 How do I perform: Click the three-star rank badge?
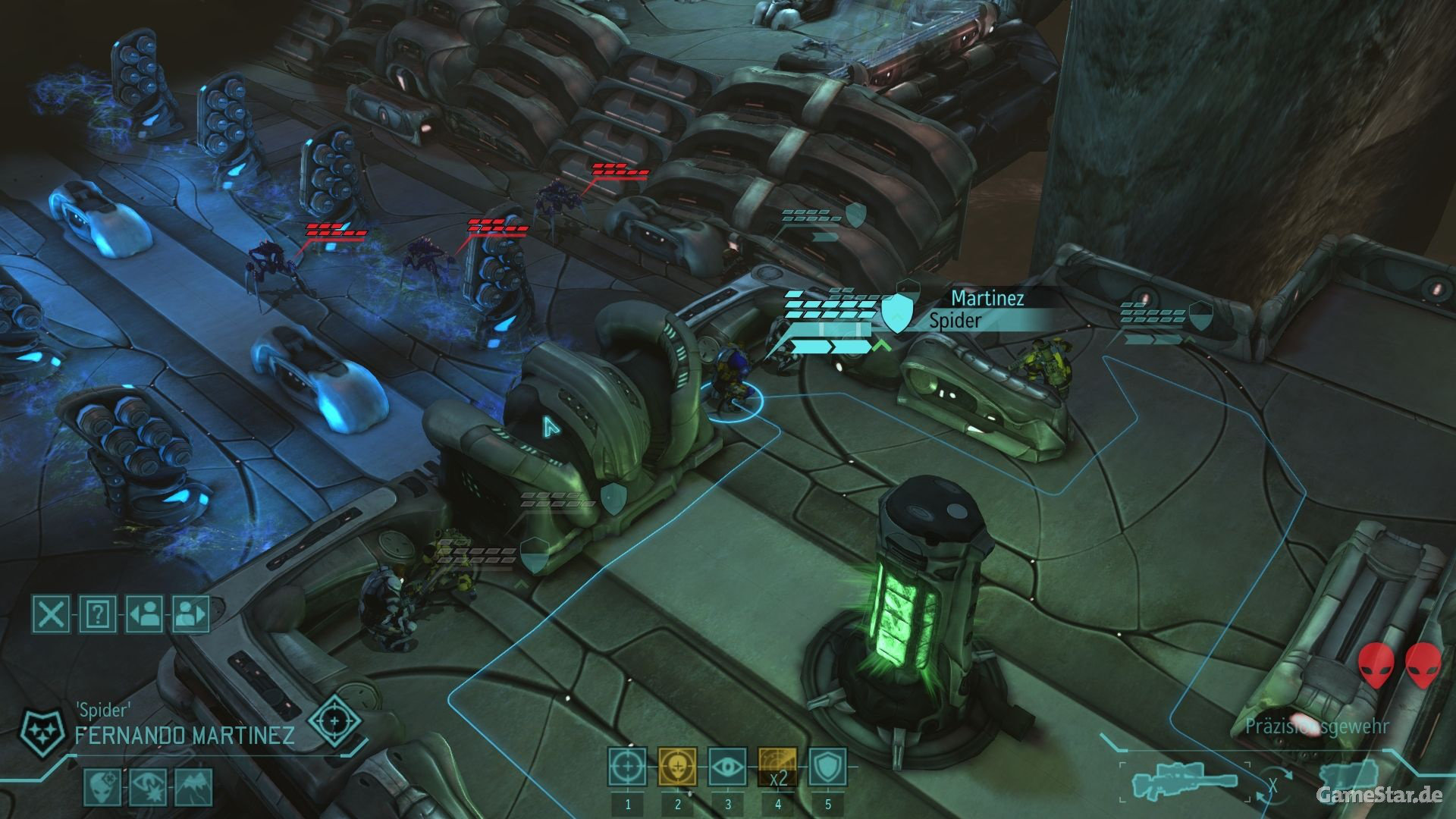click(x=39, y=730)
